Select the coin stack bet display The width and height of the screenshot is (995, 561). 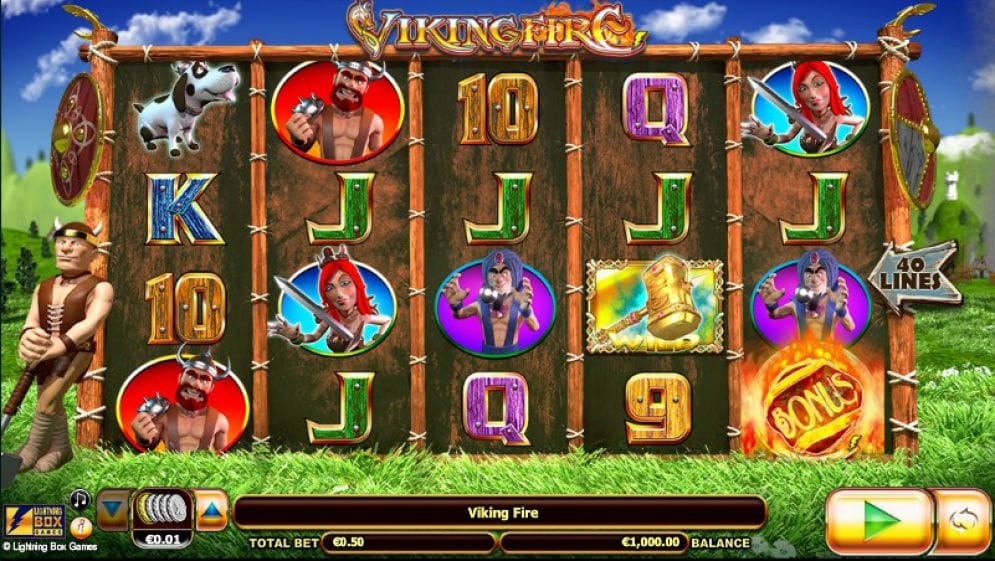[x=161, y=510]
